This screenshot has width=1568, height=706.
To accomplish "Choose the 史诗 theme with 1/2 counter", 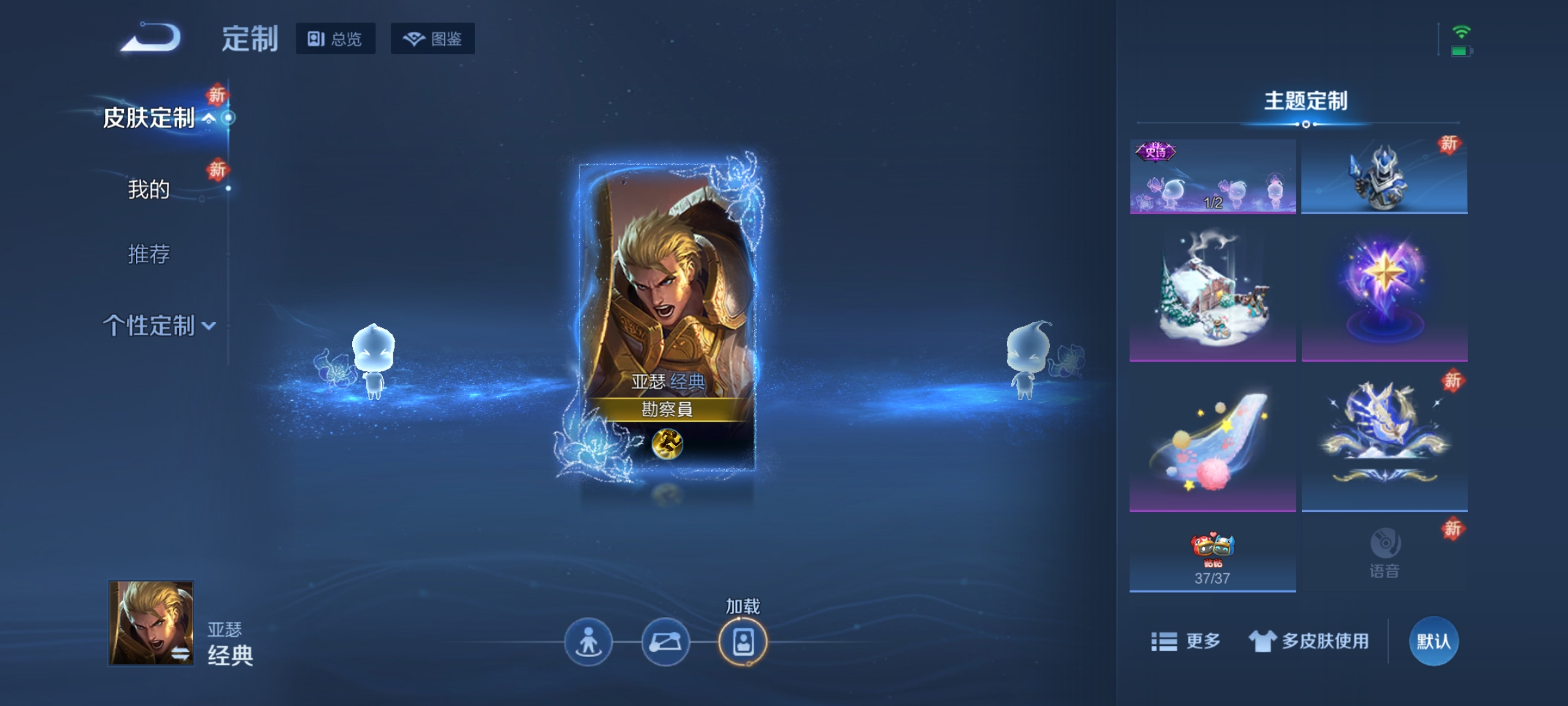I will (1213, 176).
